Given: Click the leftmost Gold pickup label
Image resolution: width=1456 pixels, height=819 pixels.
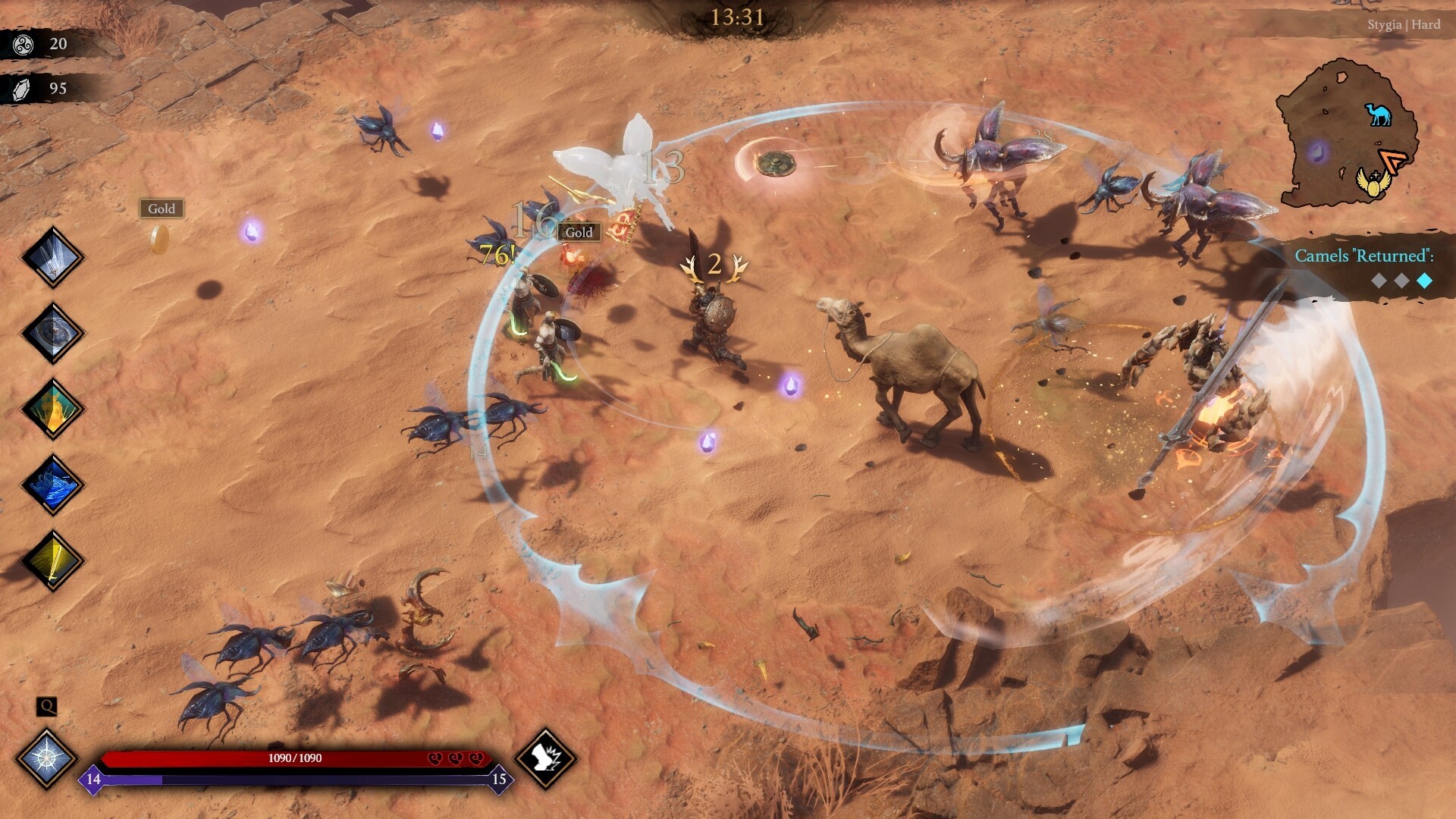Looking at the screenshot, I should pyautogui.click(x=162, y=209).
